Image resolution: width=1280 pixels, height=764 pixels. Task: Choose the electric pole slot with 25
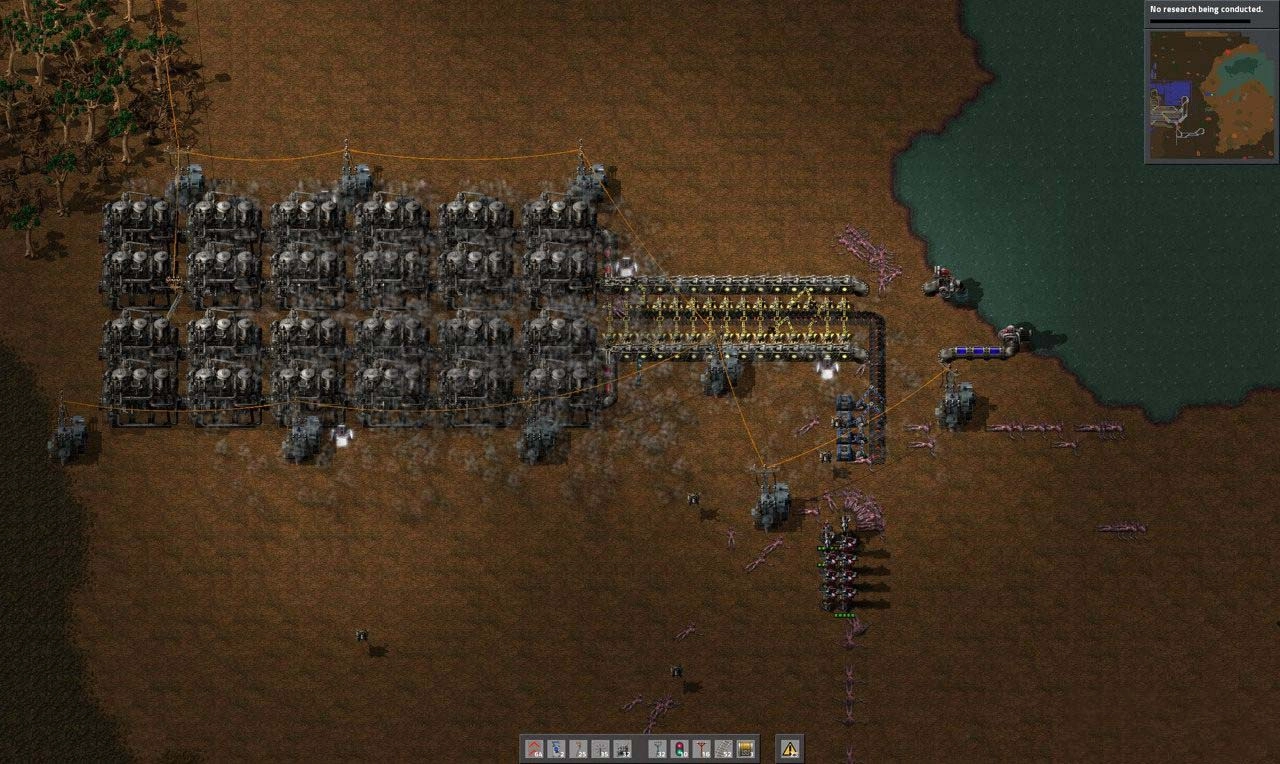point(579,748)
